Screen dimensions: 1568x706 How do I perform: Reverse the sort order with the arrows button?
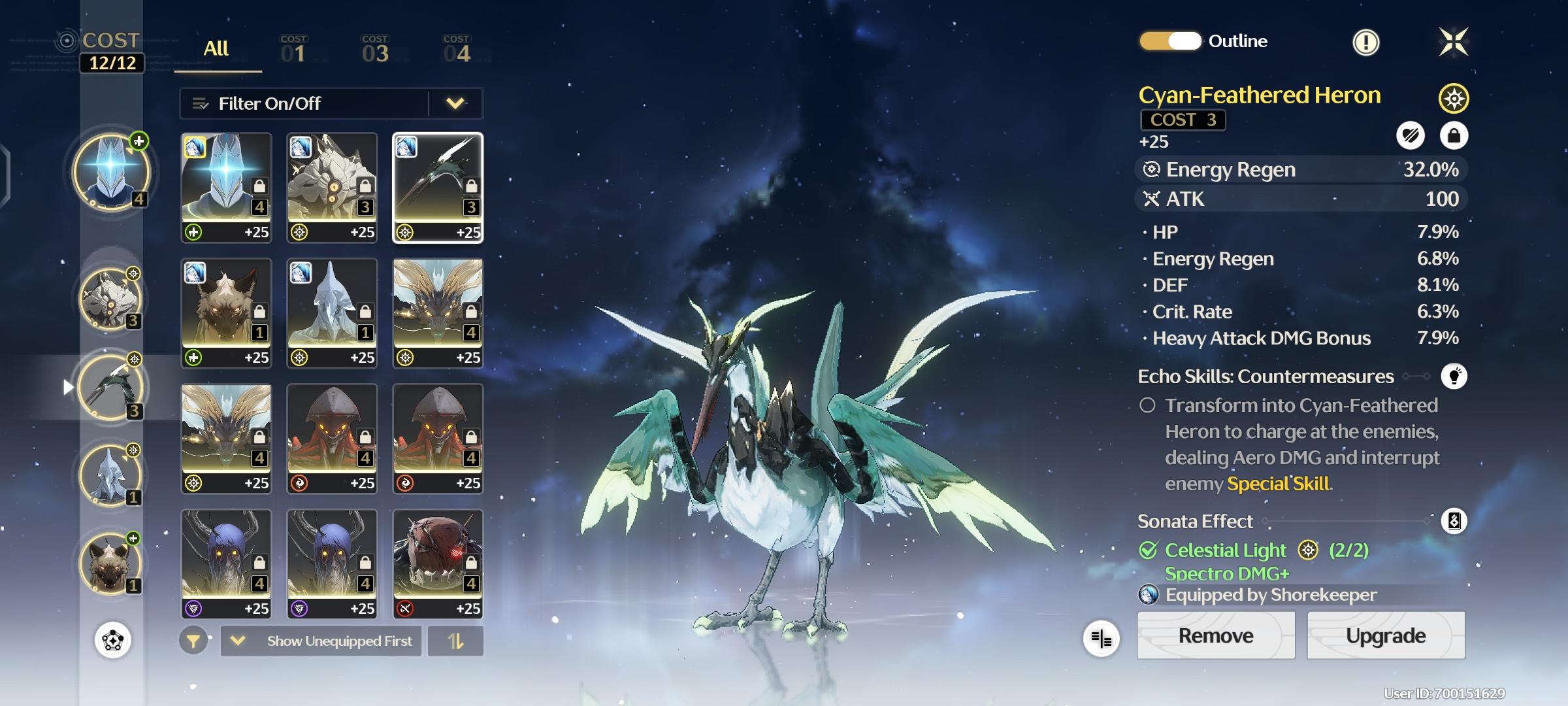[455, 641]
